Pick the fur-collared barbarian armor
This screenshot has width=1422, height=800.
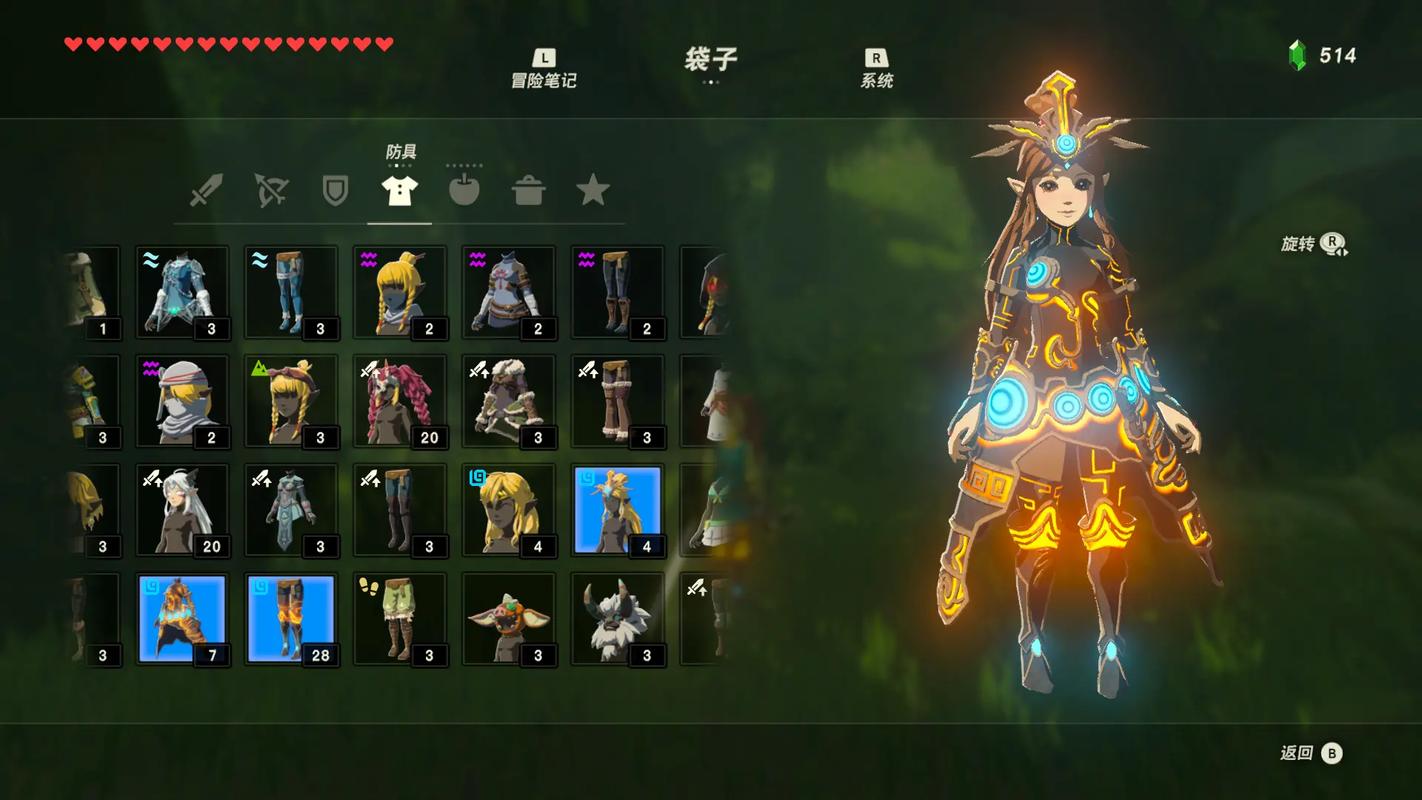(509, 401)
